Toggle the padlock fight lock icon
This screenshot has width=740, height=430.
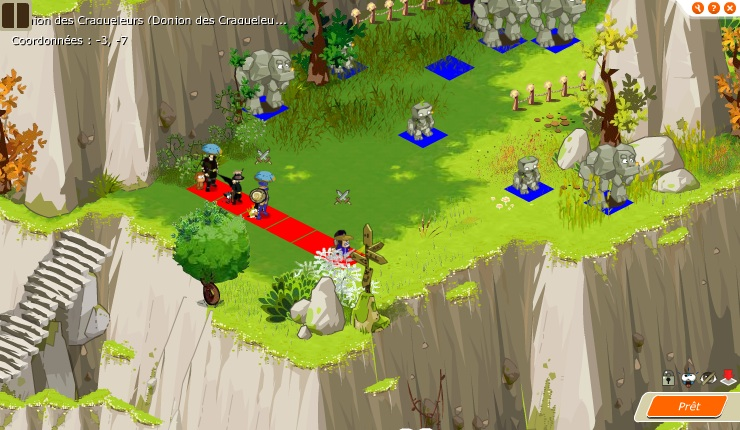pos(667,378)
